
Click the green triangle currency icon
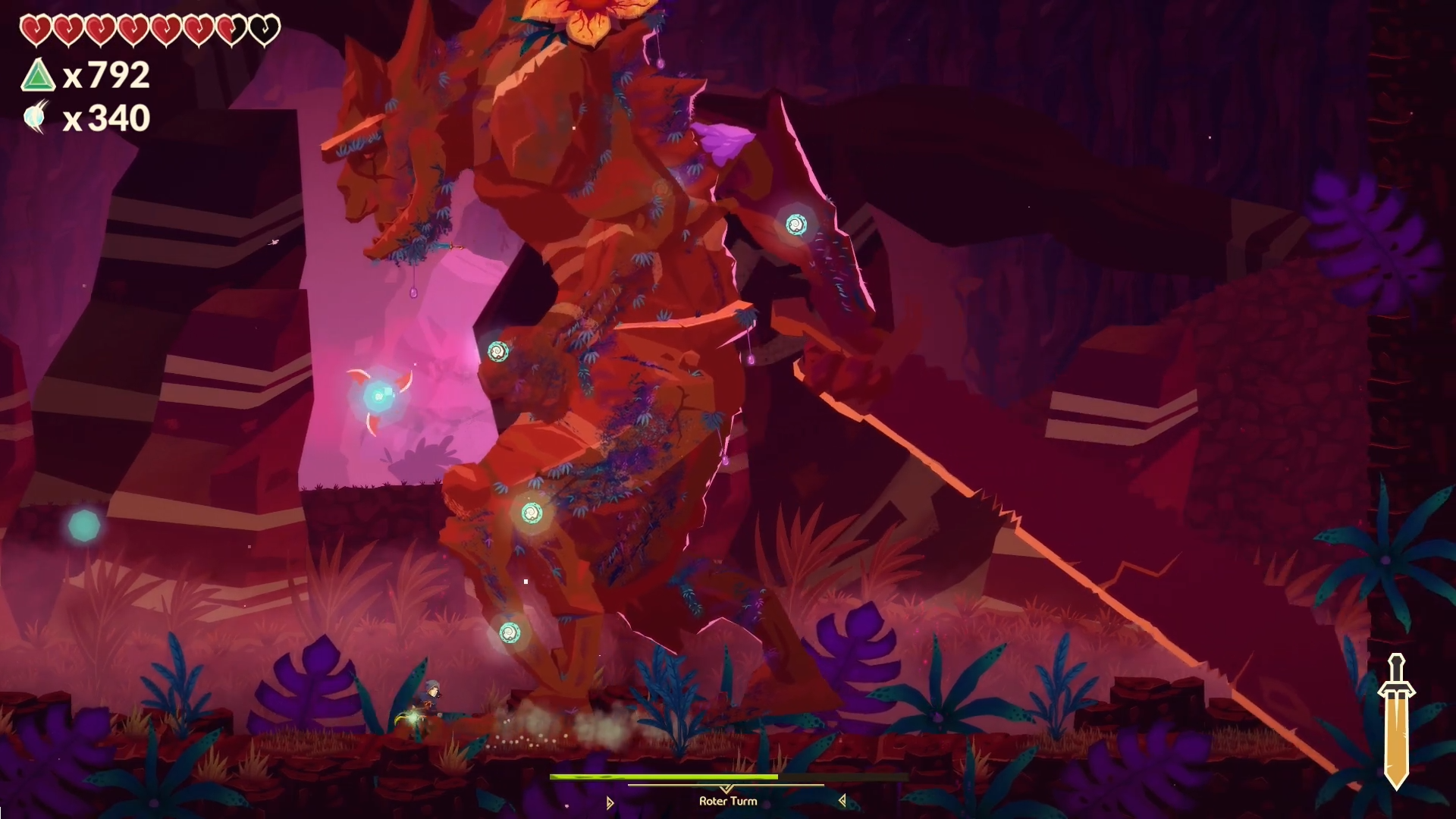pyautogui.click(x=38, y=76)
